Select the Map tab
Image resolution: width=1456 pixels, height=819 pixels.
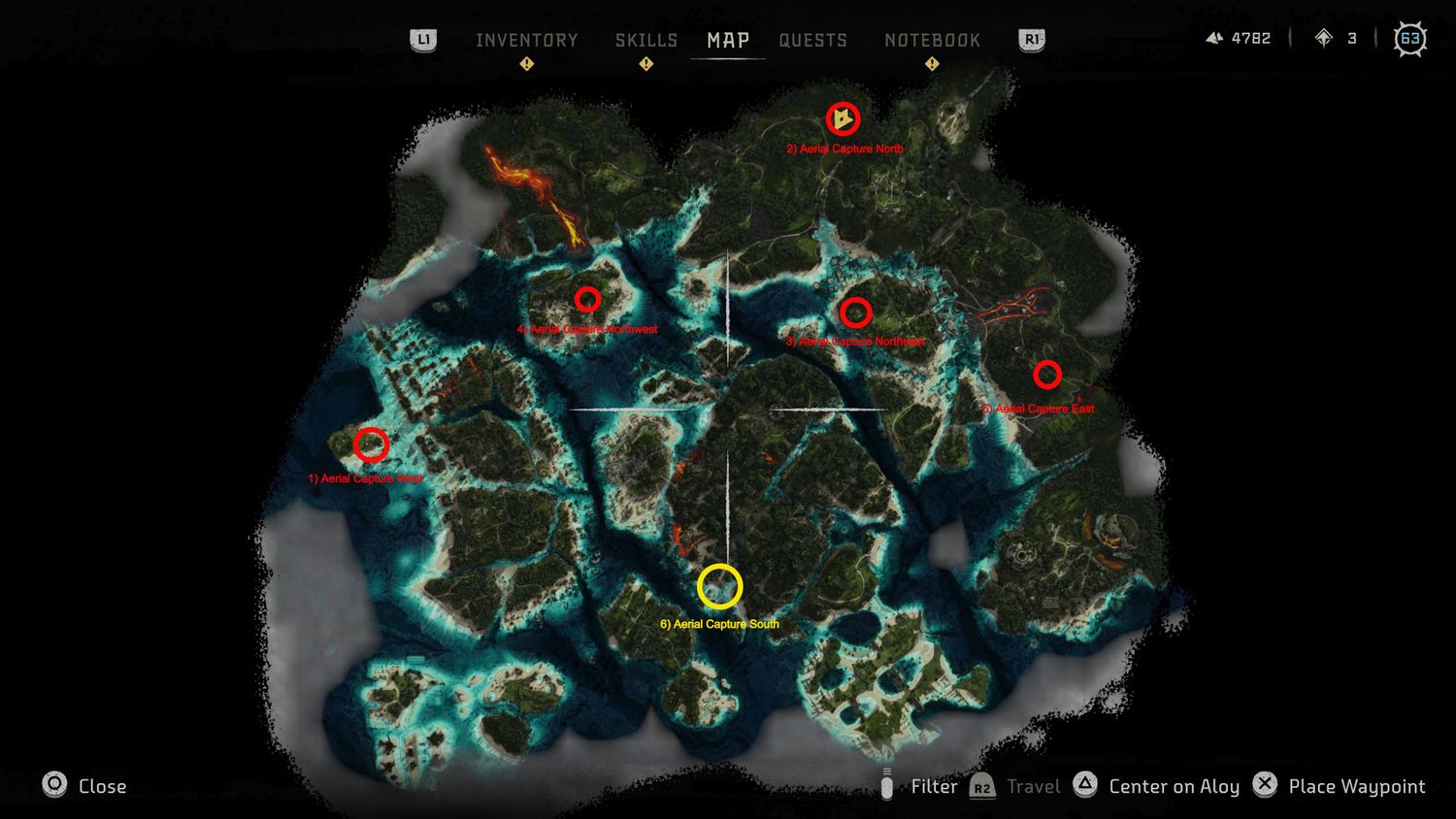point(728,41)
